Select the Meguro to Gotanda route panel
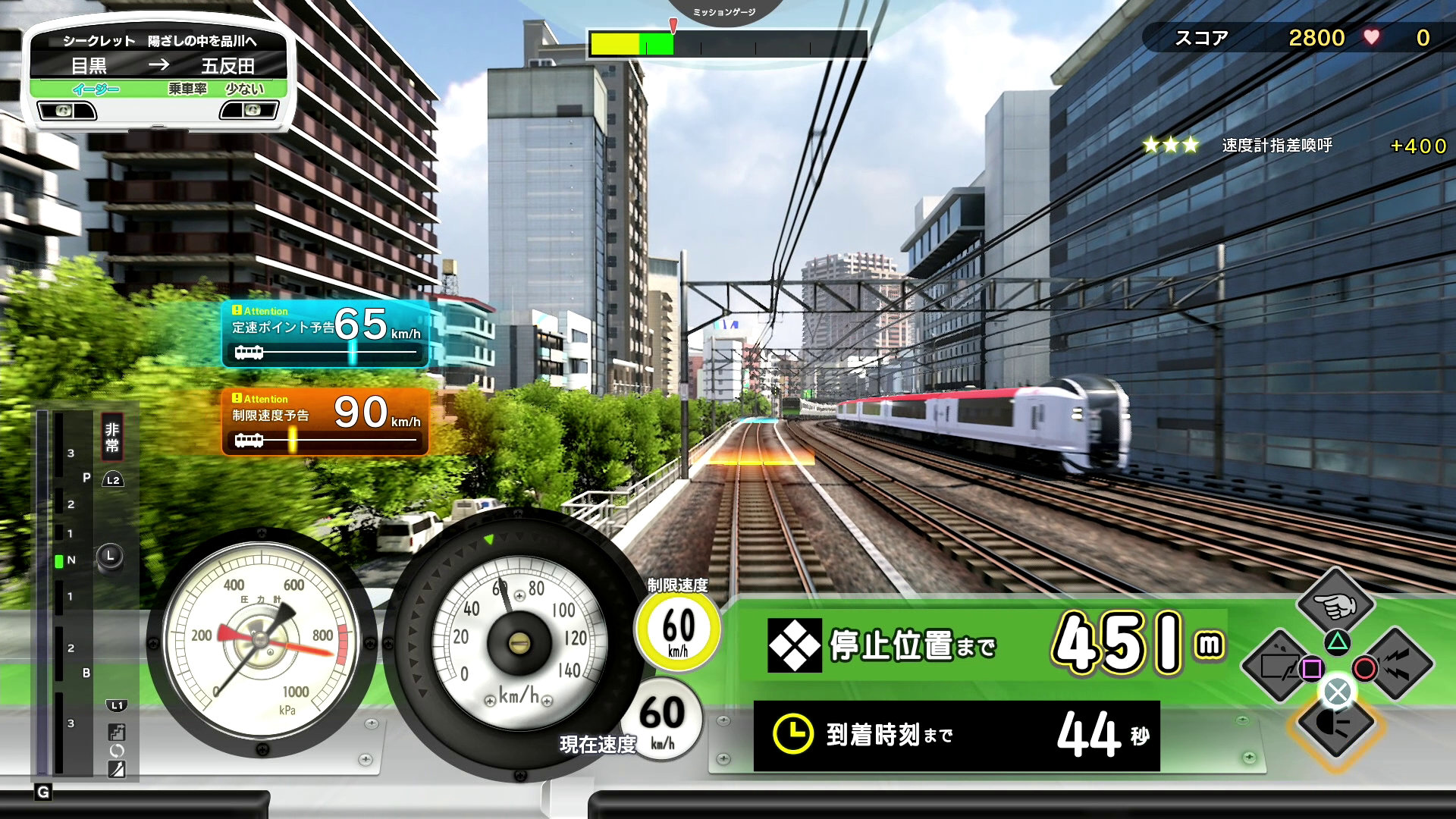Image resolution: width=1456 pixels, height=819 pixels. pyautogui.click(x=158, y=66)
